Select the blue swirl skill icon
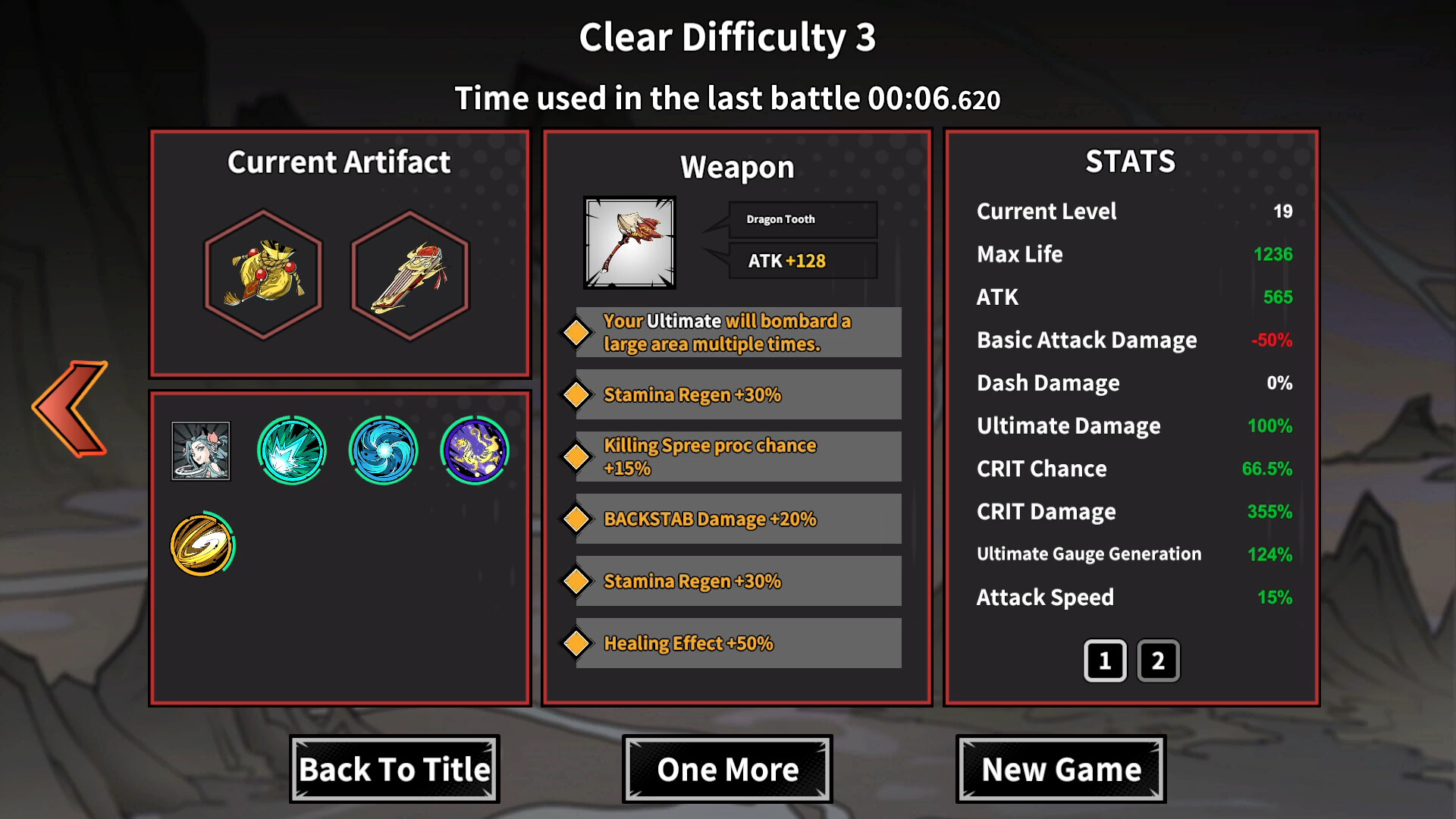 (x=383, y=450)
